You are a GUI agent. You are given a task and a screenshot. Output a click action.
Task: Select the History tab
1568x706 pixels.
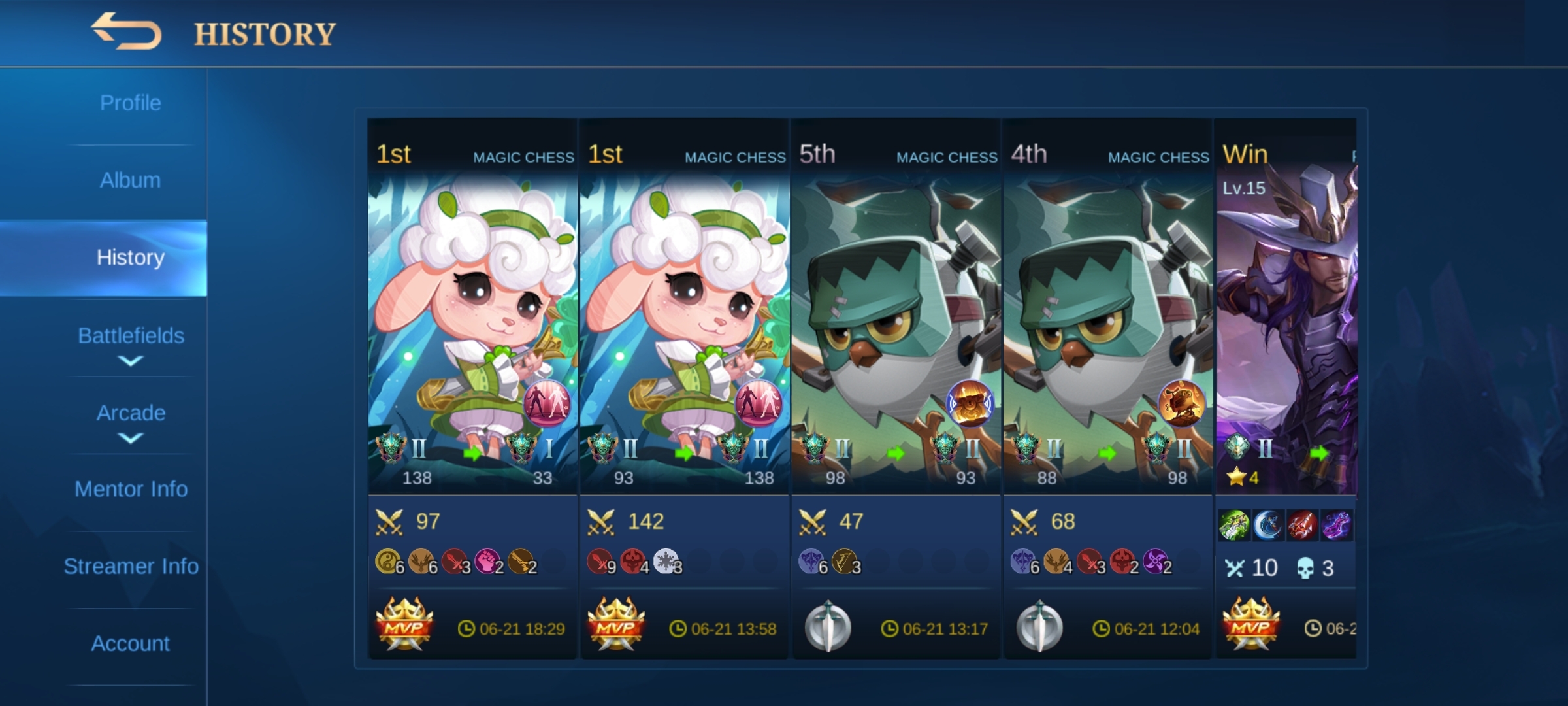coord(130,258)
